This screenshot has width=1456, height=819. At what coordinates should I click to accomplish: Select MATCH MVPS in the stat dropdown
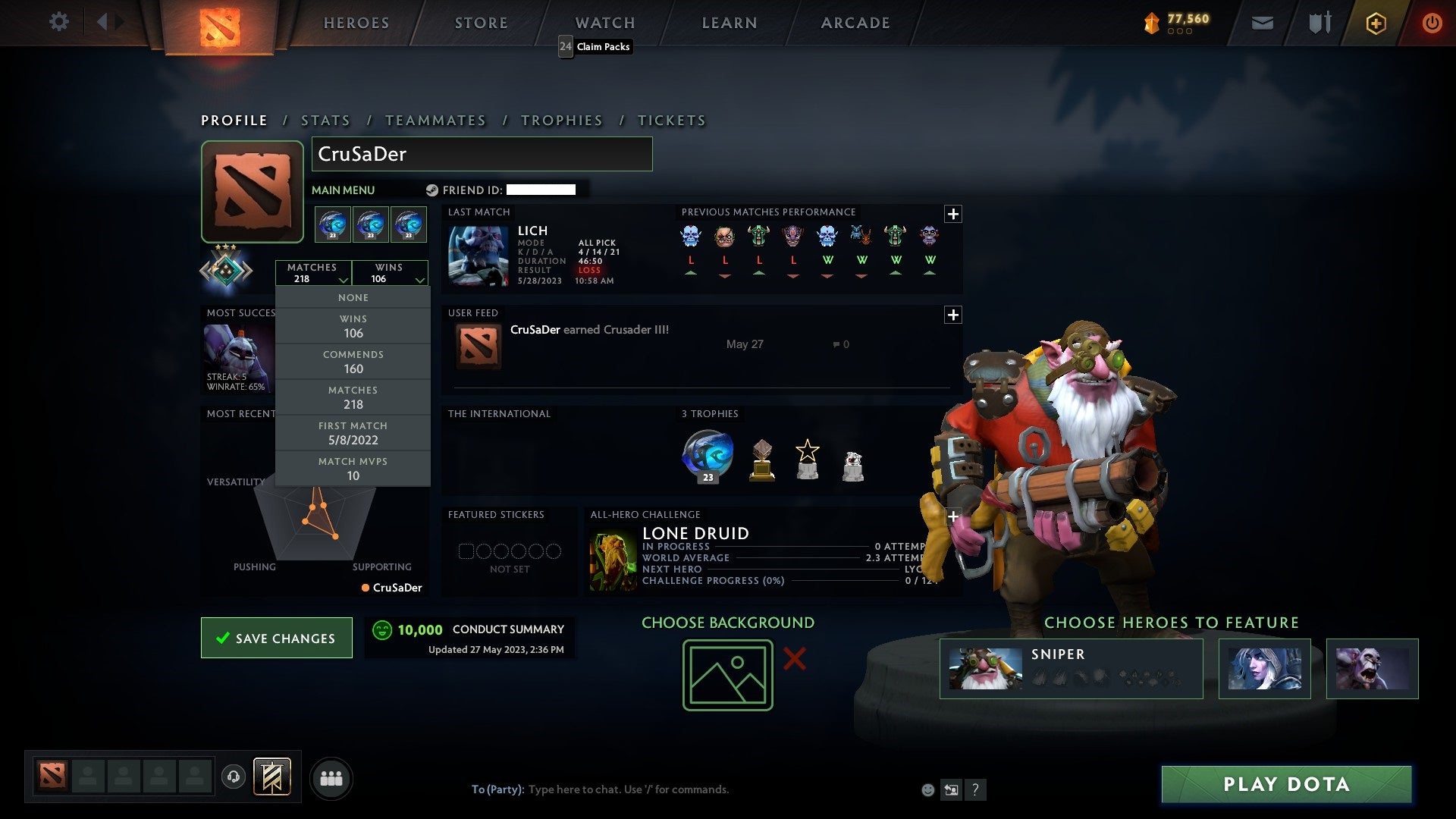pyautogui.click(x=353, y=468)
